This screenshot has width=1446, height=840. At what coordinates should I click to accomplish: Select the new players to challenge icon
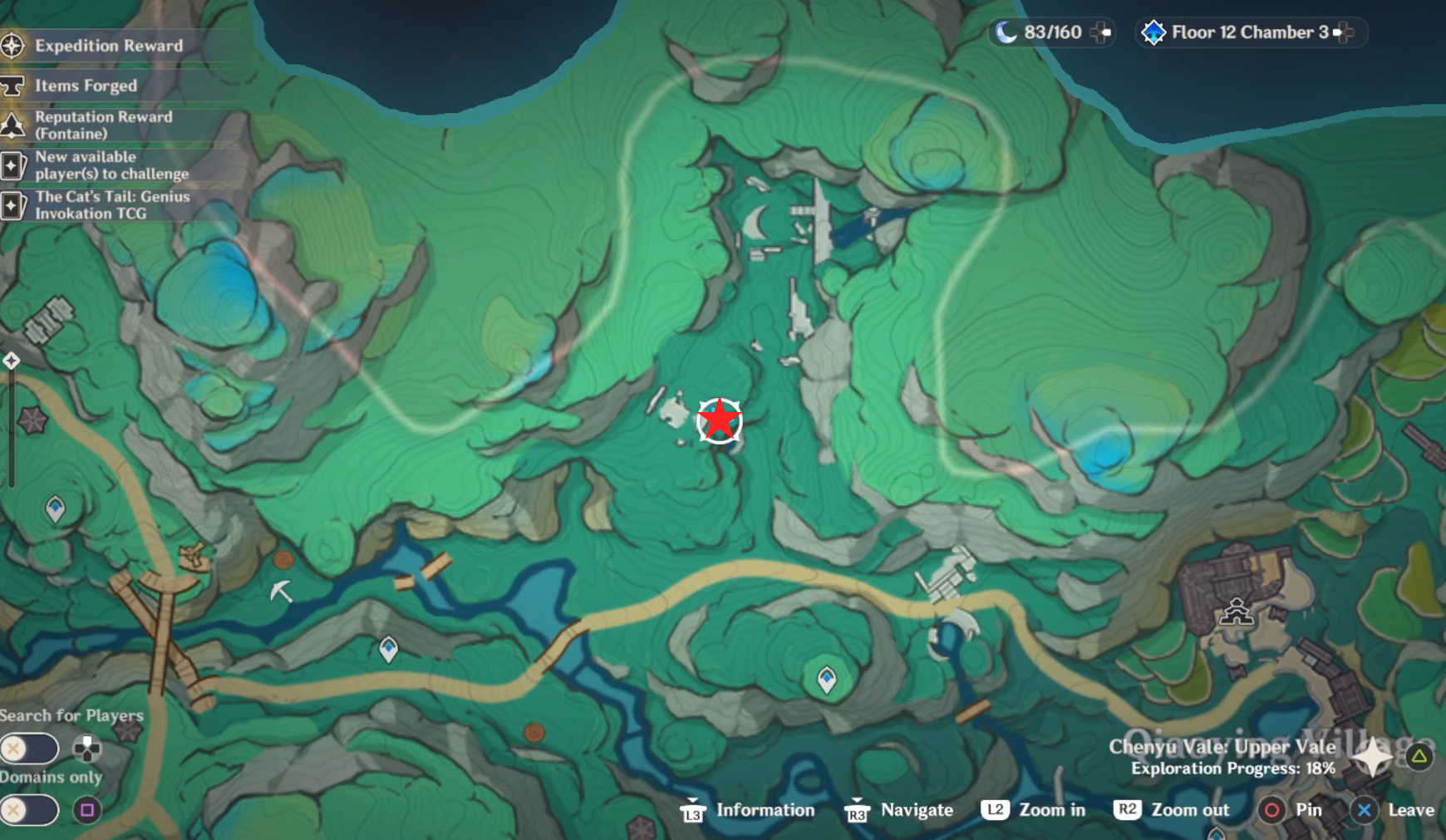coord(13,165)
